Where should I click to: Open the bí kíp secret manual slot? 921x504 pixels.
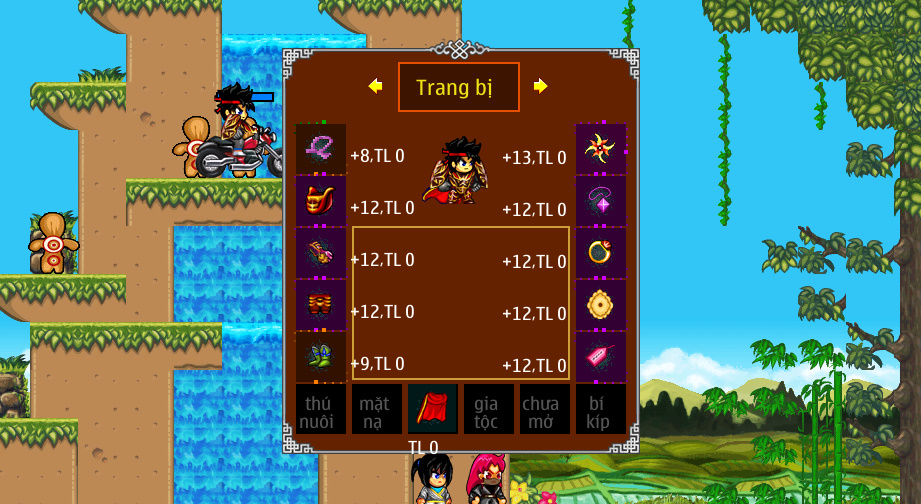(x=600, y=409)
